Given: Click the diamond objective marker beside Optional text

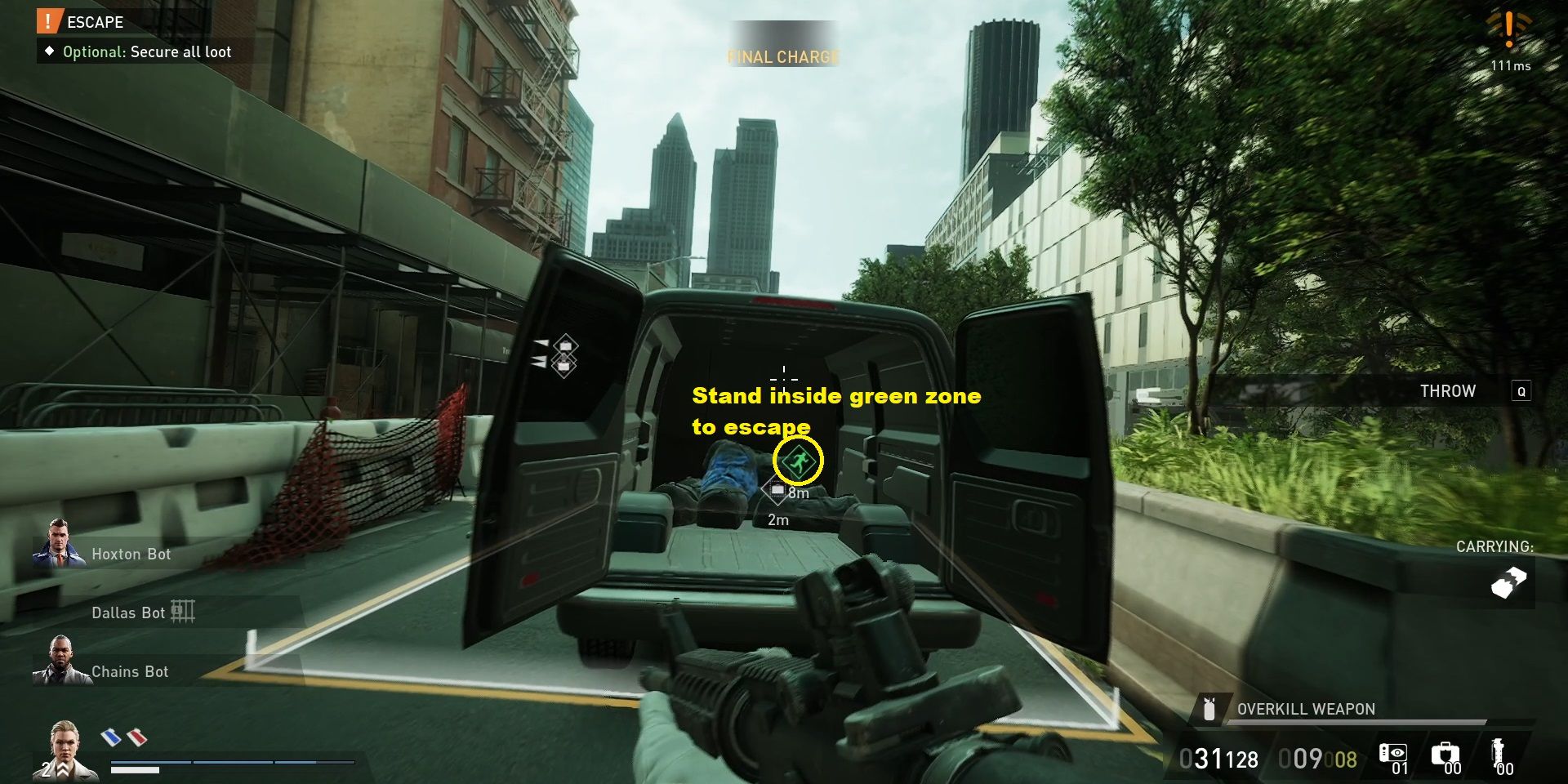Looking at the screenshot, I should click(x=51, y=51).
